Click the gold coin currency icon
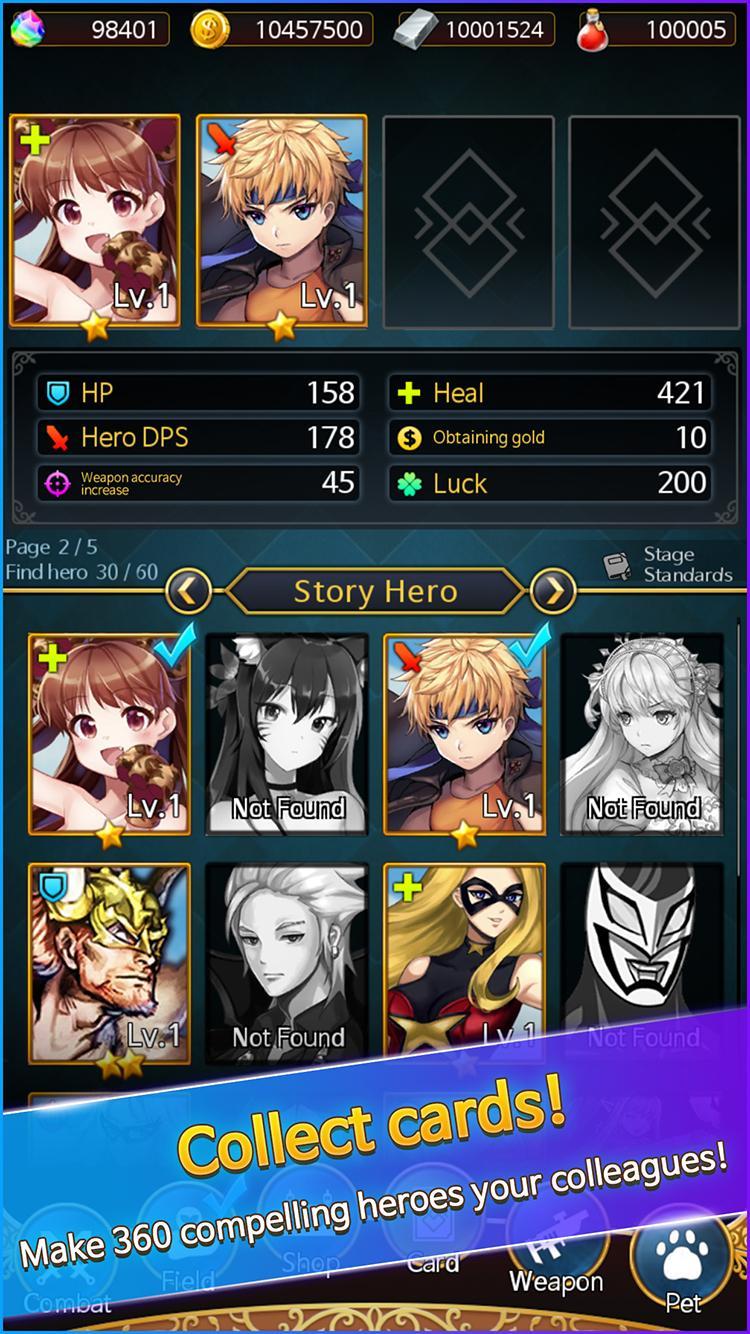750x1334 pixels. click(x=210, y=30)
